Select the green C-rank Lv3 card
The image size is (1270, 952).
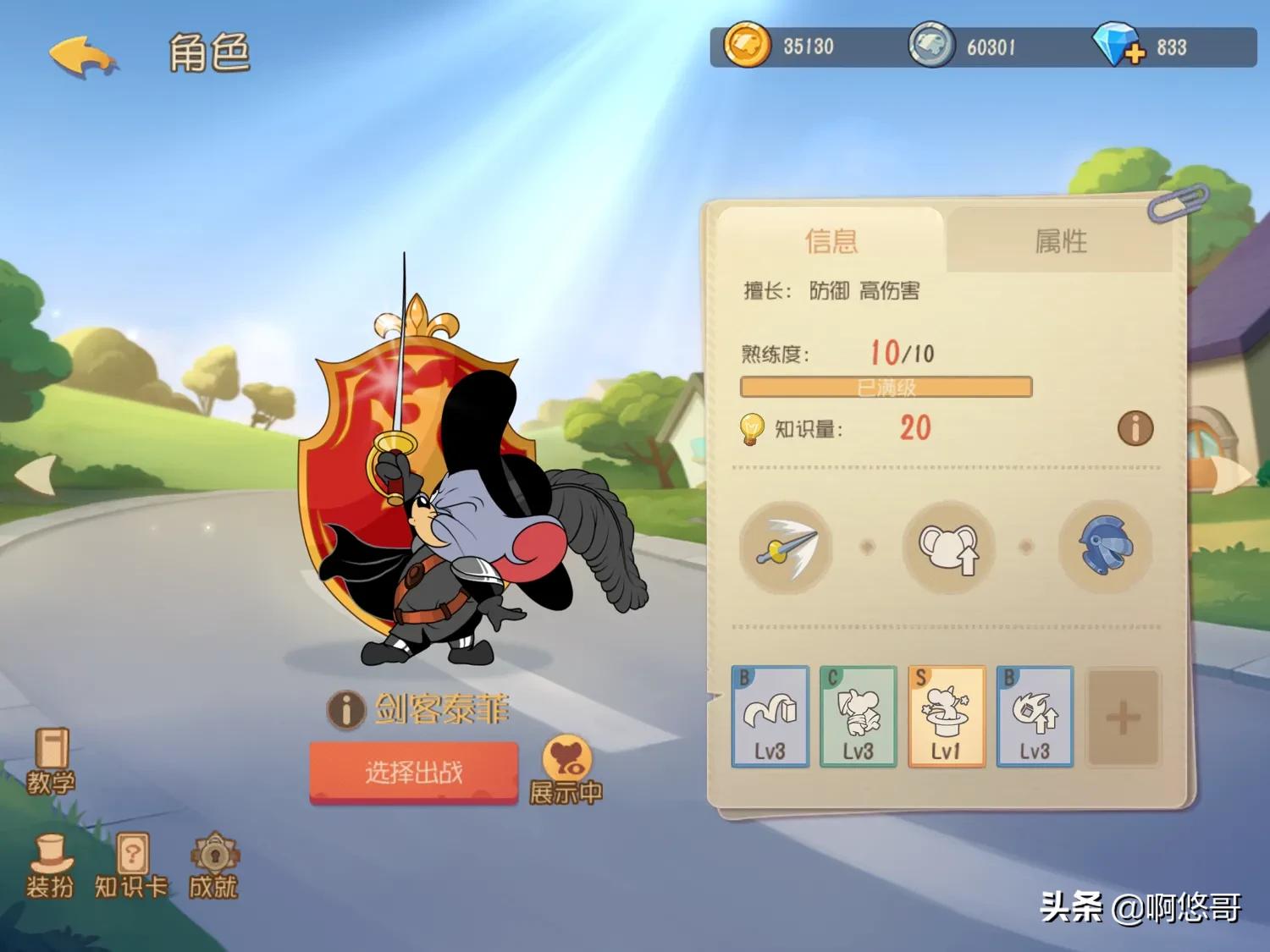tap(858, 717)
